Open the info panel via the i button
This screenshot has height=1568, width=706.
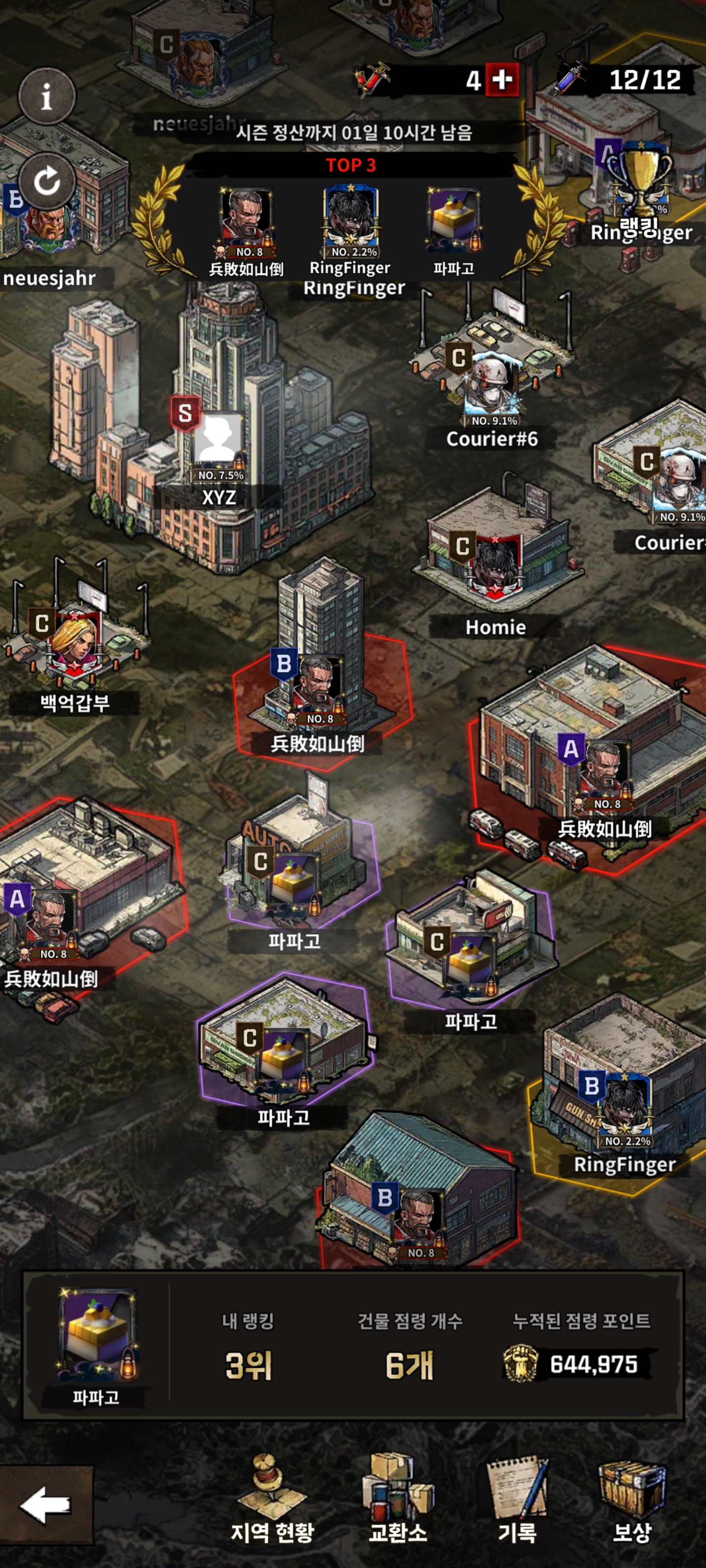[x=47, y=96]
